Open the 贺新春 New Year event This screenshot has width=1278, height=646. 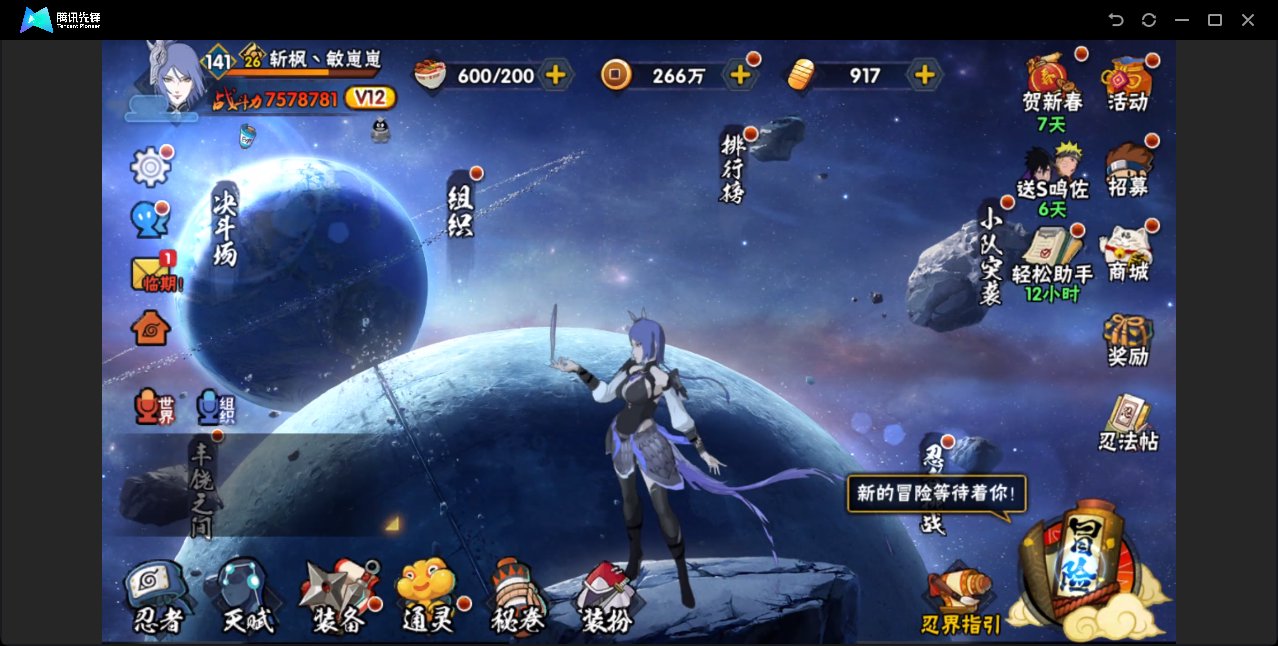(x=1052, y=84)
